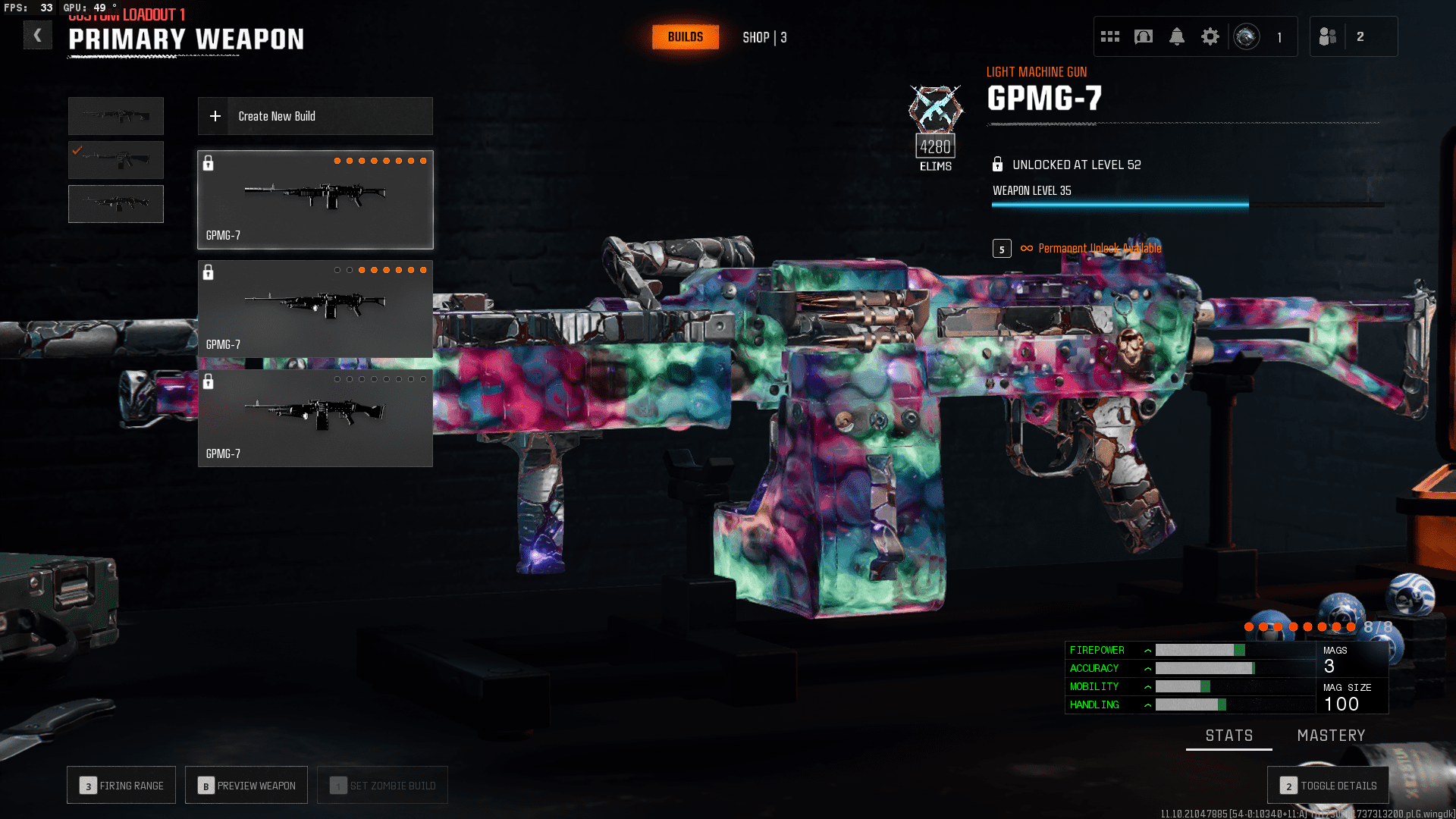
Task: Go back with the left arrow button
Action: (37, 36)
